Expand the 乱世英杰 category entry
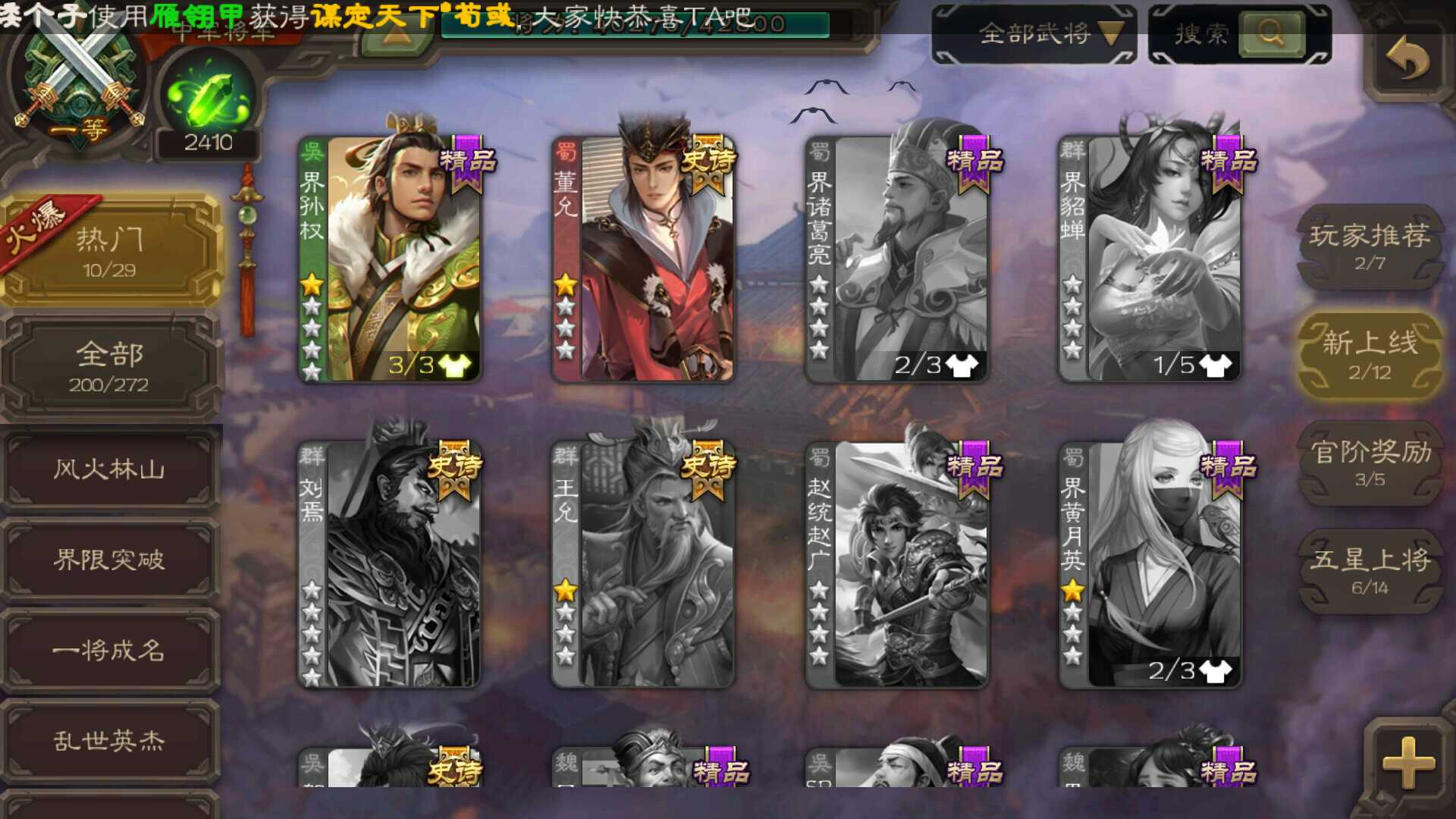This screenshot has width=1456, height=819. (x=106, y=742)
